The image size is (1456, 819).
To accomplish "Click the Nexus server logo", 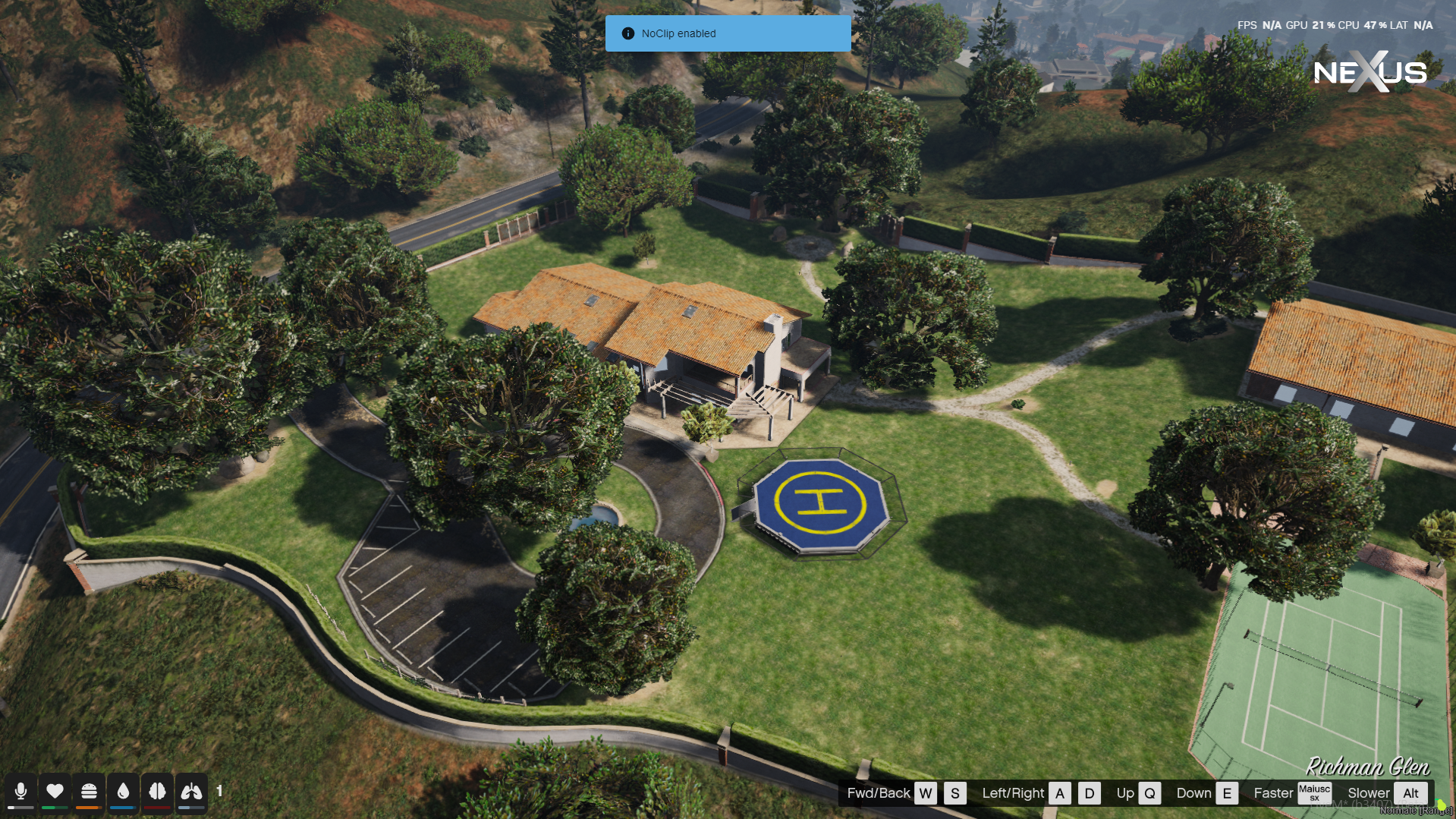I will (1370, 72).
